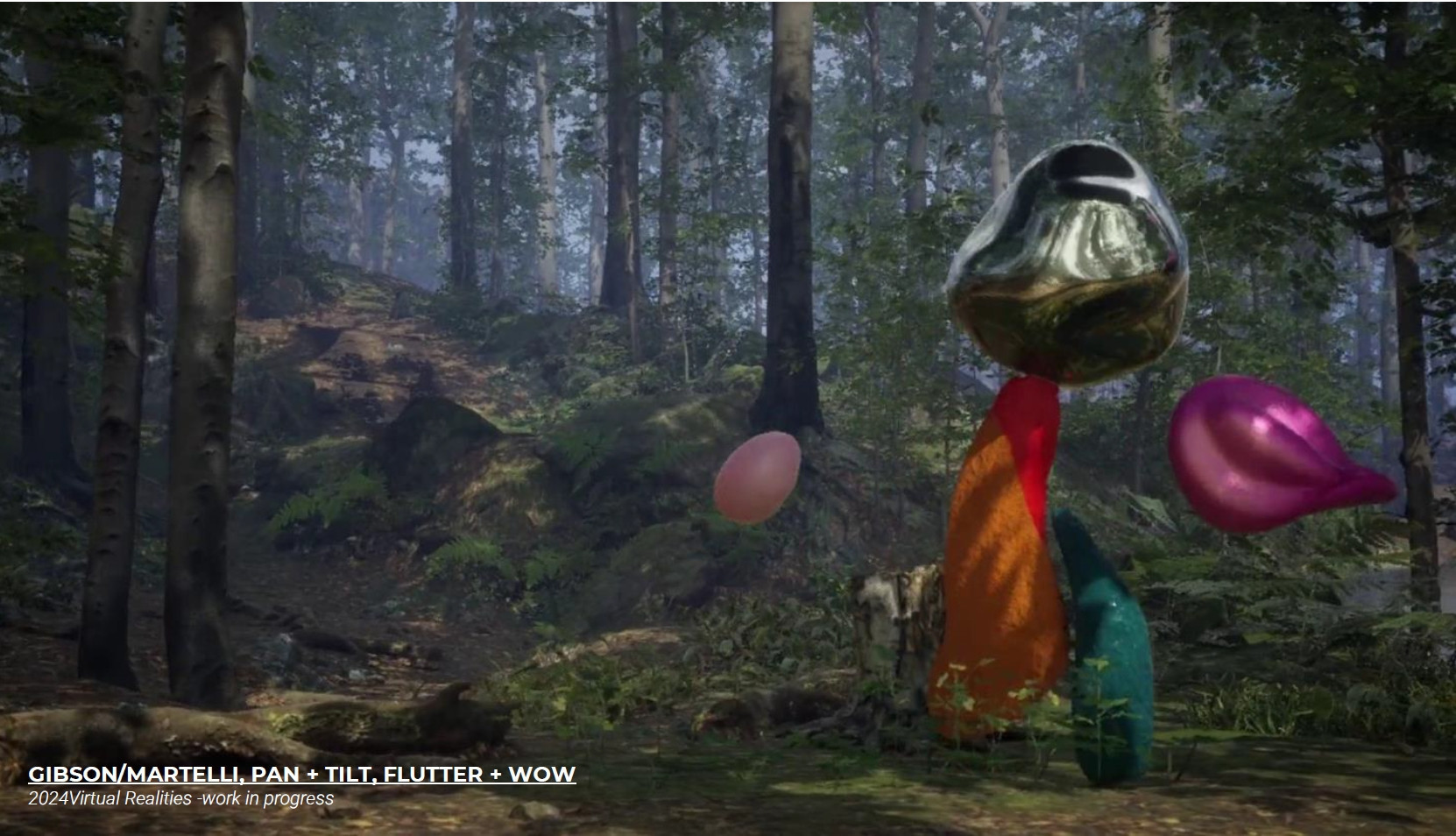Open the Gibson/Martelli Pan + Tilt title link

[301, 774]
